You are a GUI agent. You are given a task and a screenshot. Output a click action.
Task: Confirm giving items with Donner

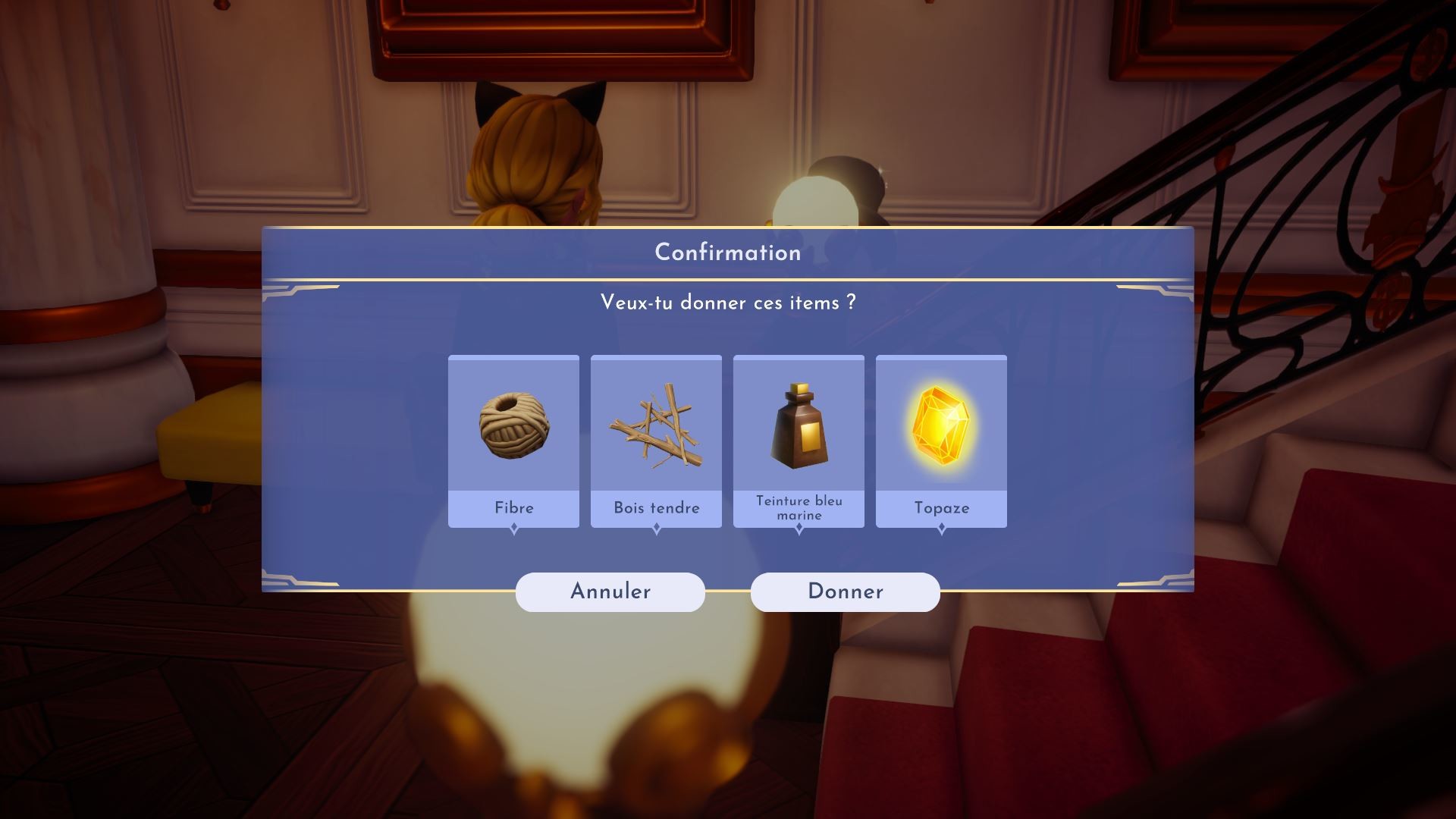point(845,591)
